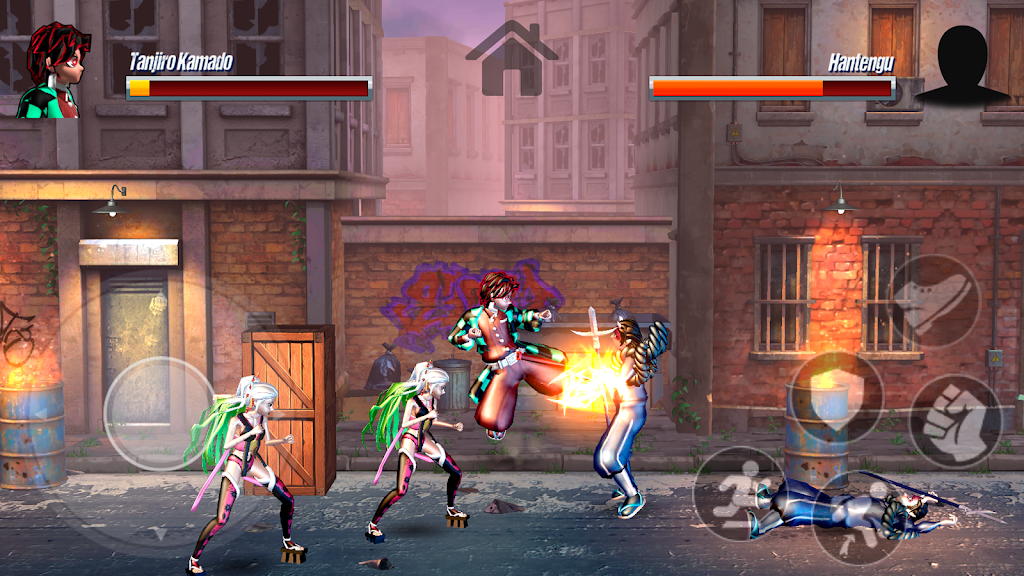
Task: Throw a punch with the fist button
Action: (955, 420)
